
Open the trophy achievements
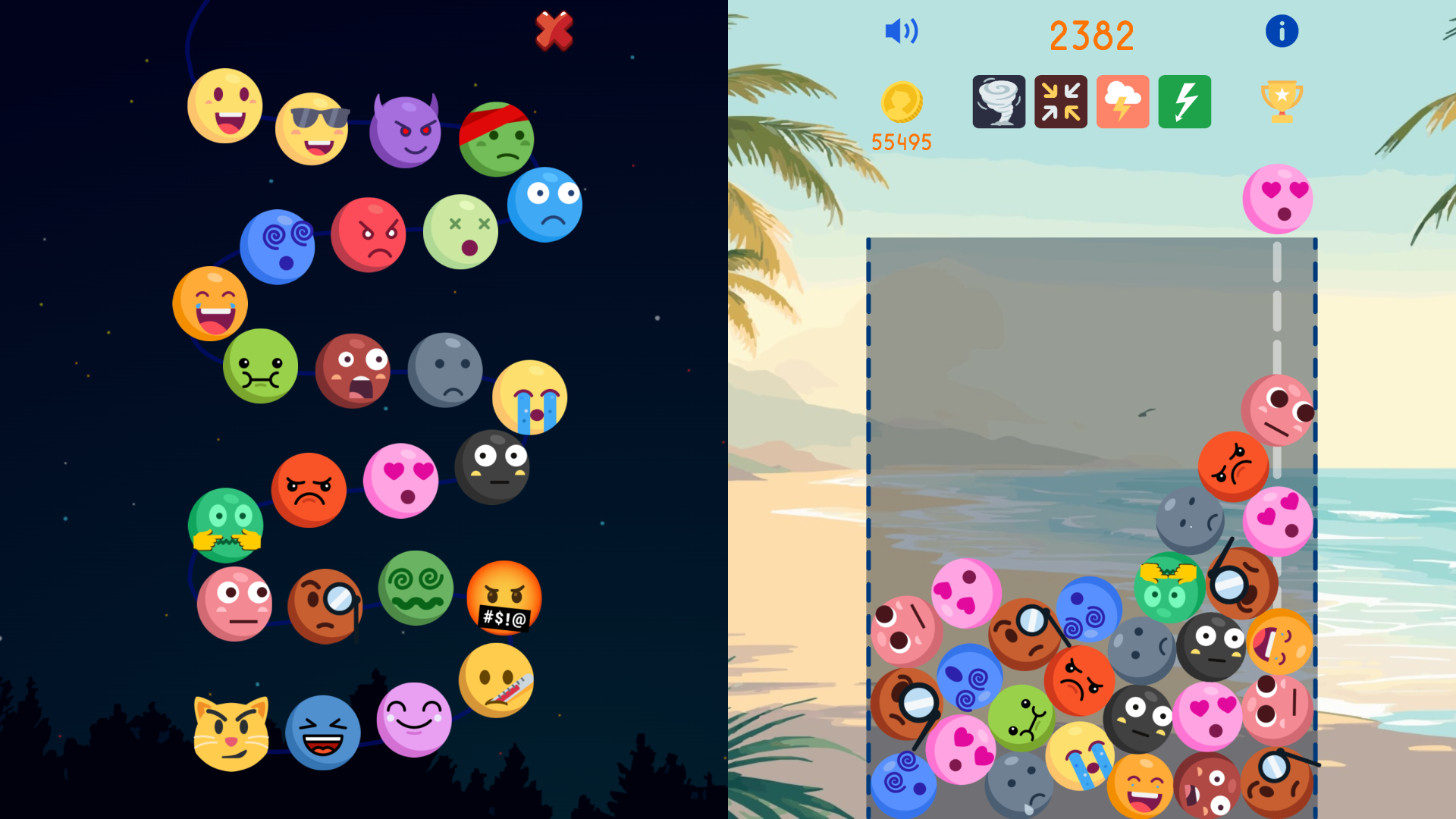pos(1282,99)
